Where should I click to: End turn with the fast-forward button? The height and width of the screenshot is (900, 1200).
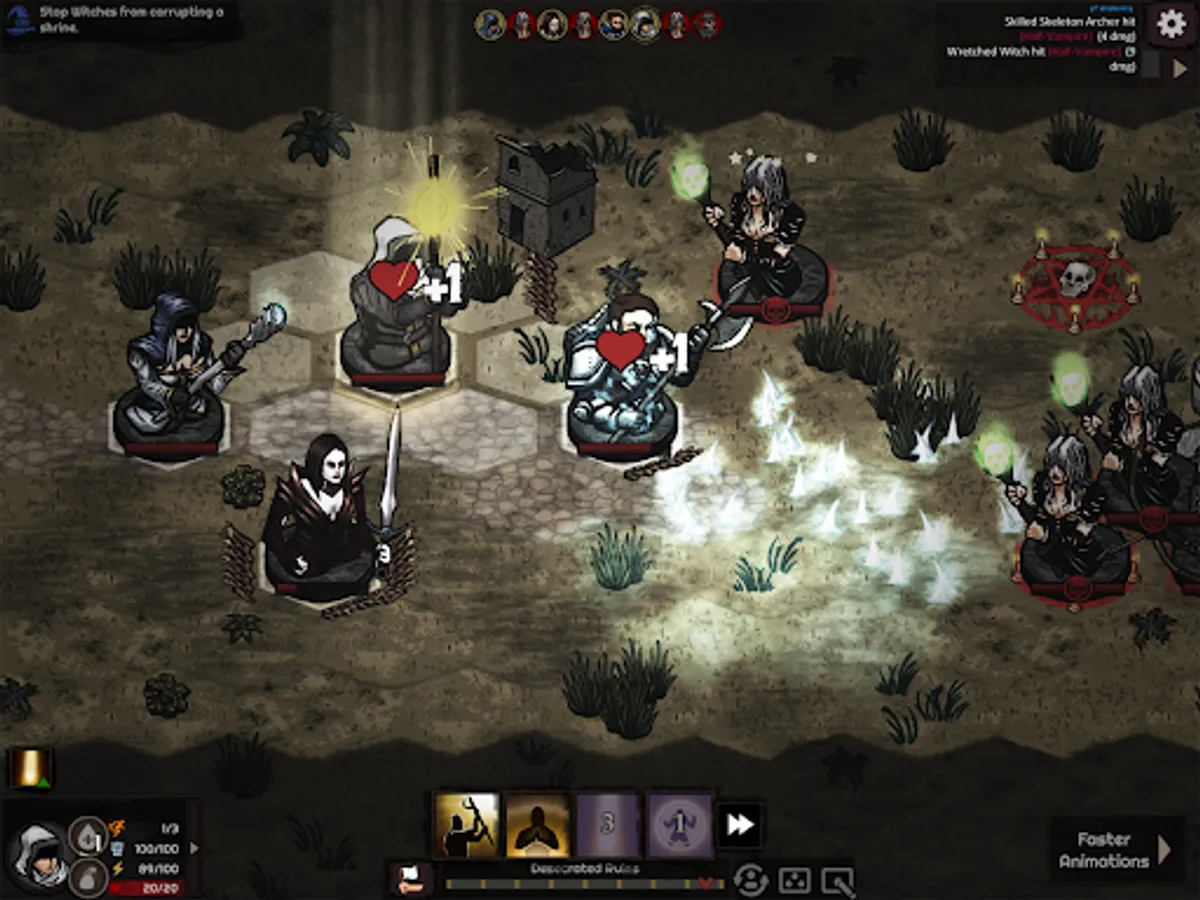[740, 826]
